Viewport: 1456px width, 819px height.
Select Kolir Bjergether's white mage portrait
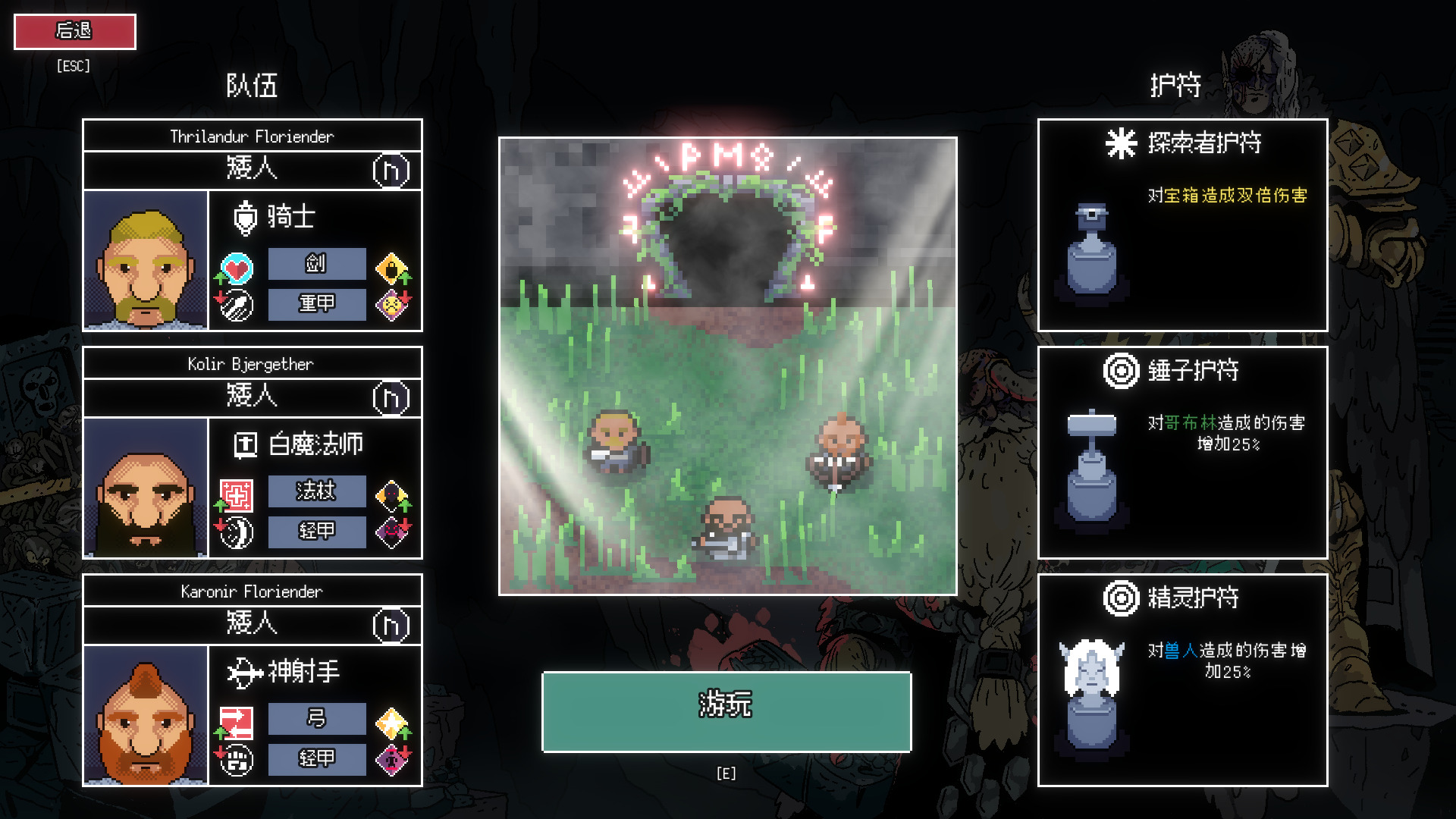146,488
